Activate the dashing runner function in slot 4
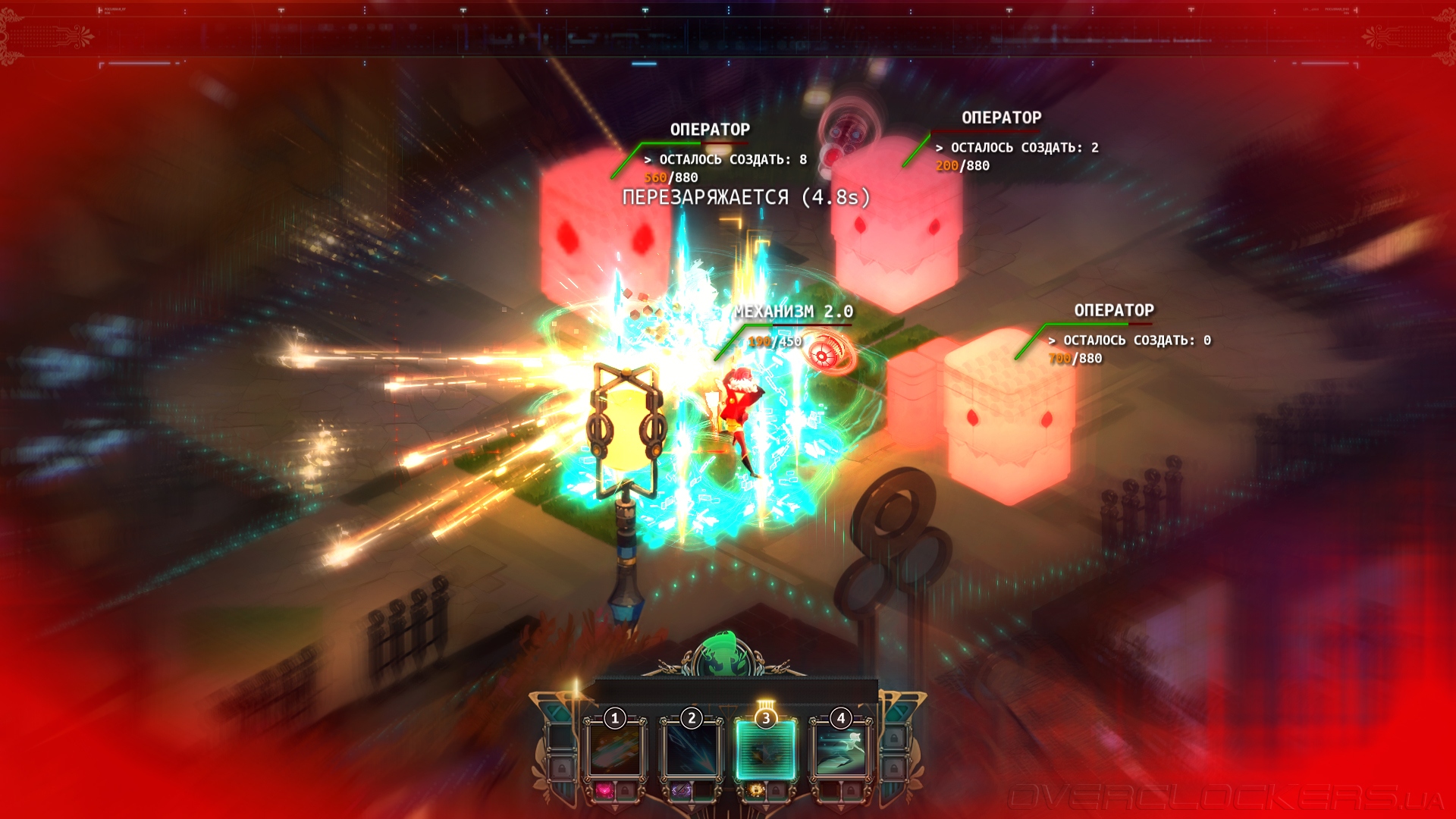Viewport: 1456px width, 819px height. click(x=841, y=749)
